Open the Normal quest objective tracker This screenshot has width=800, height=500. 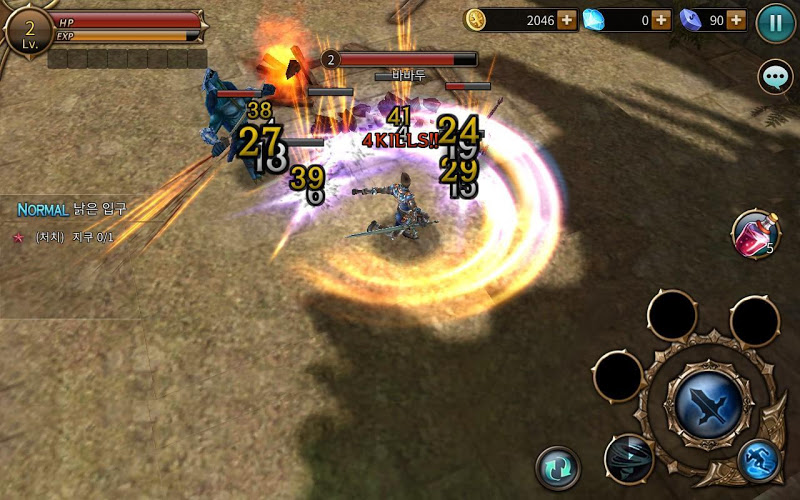(72, 222)
